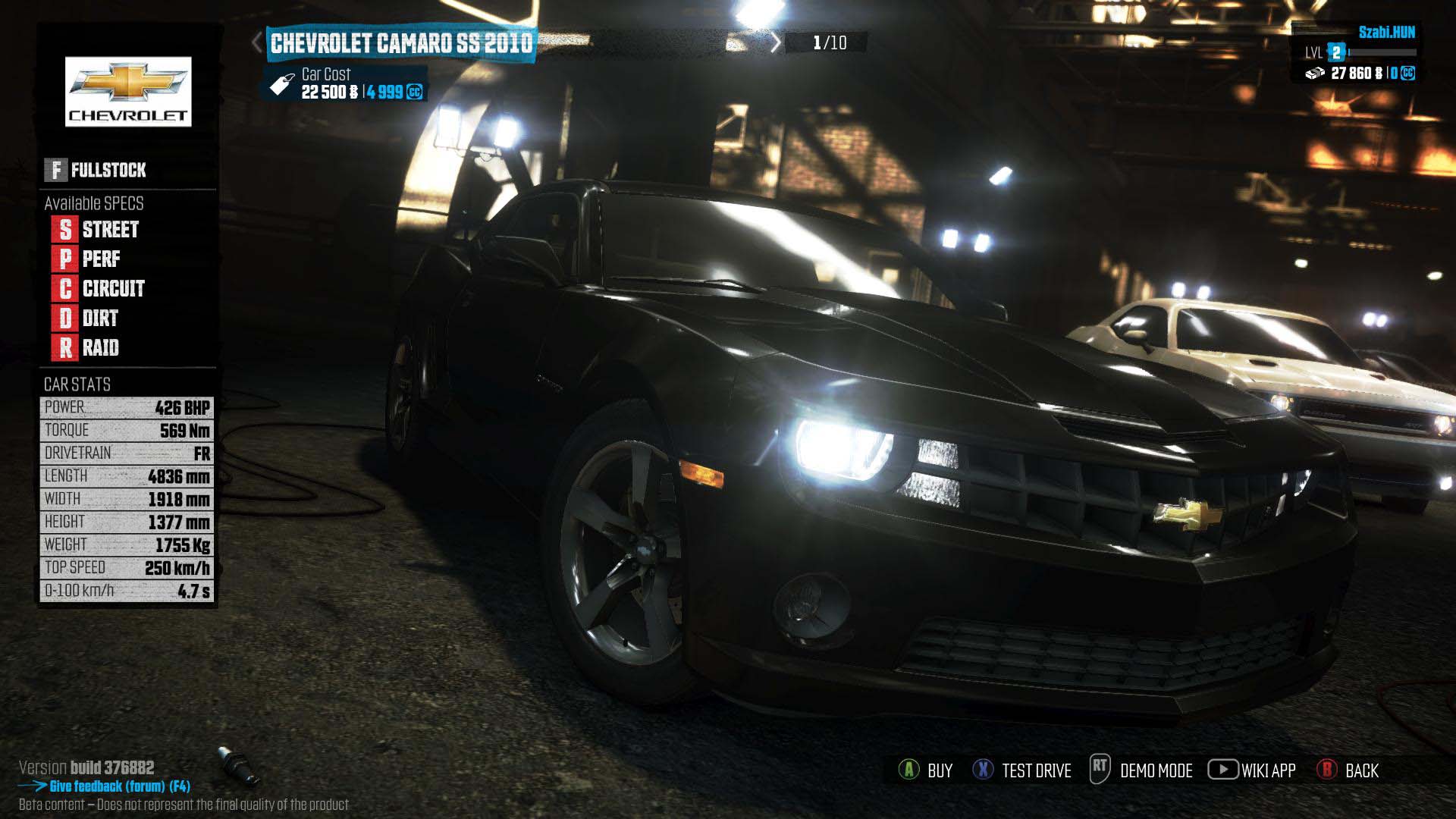This screenshot has height=819, width=1456.
Task: Go to the next car with right arrow
Action: click(775, 42)
